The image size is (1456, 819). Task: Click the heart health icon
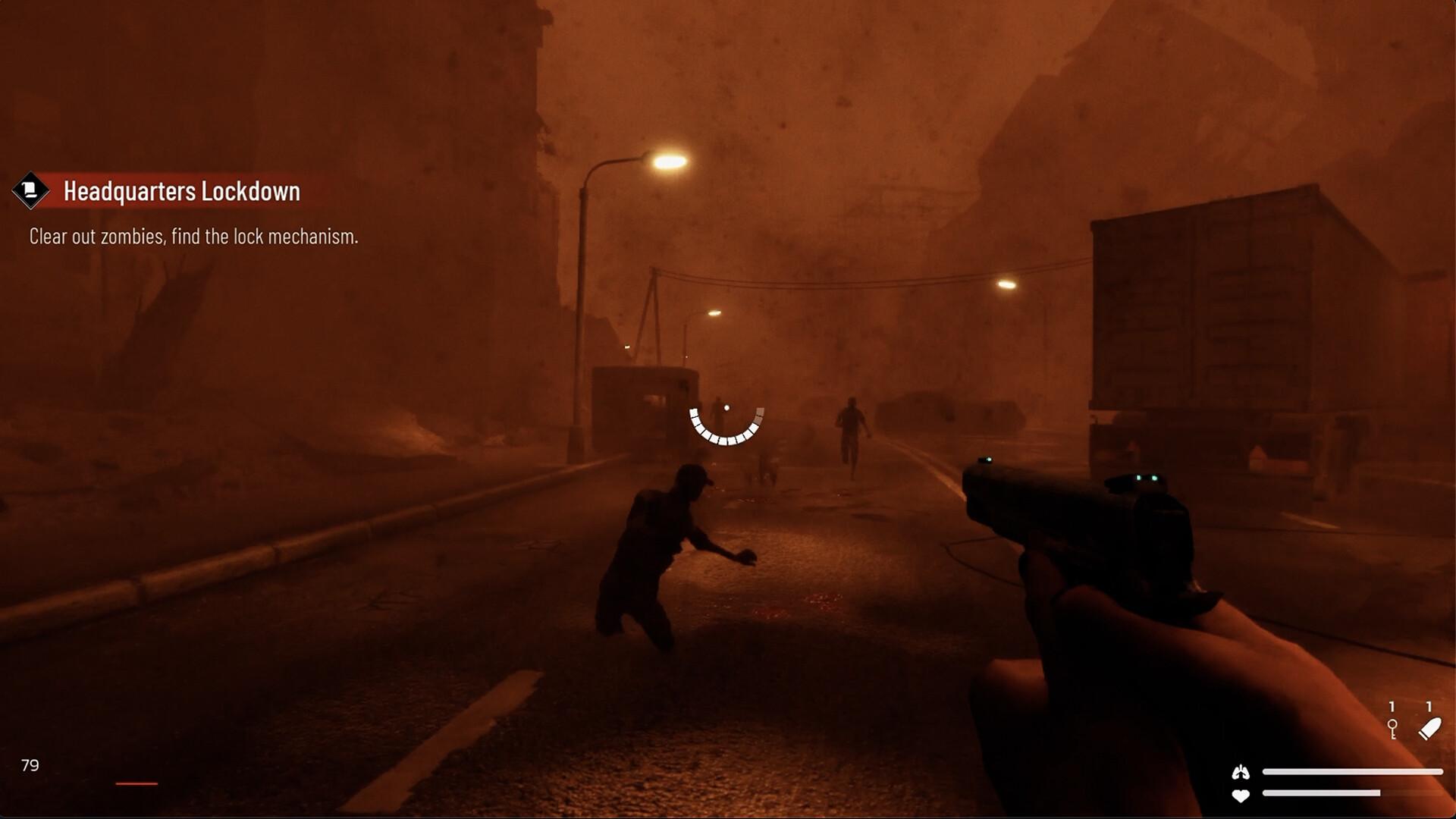click(1241, 795)
